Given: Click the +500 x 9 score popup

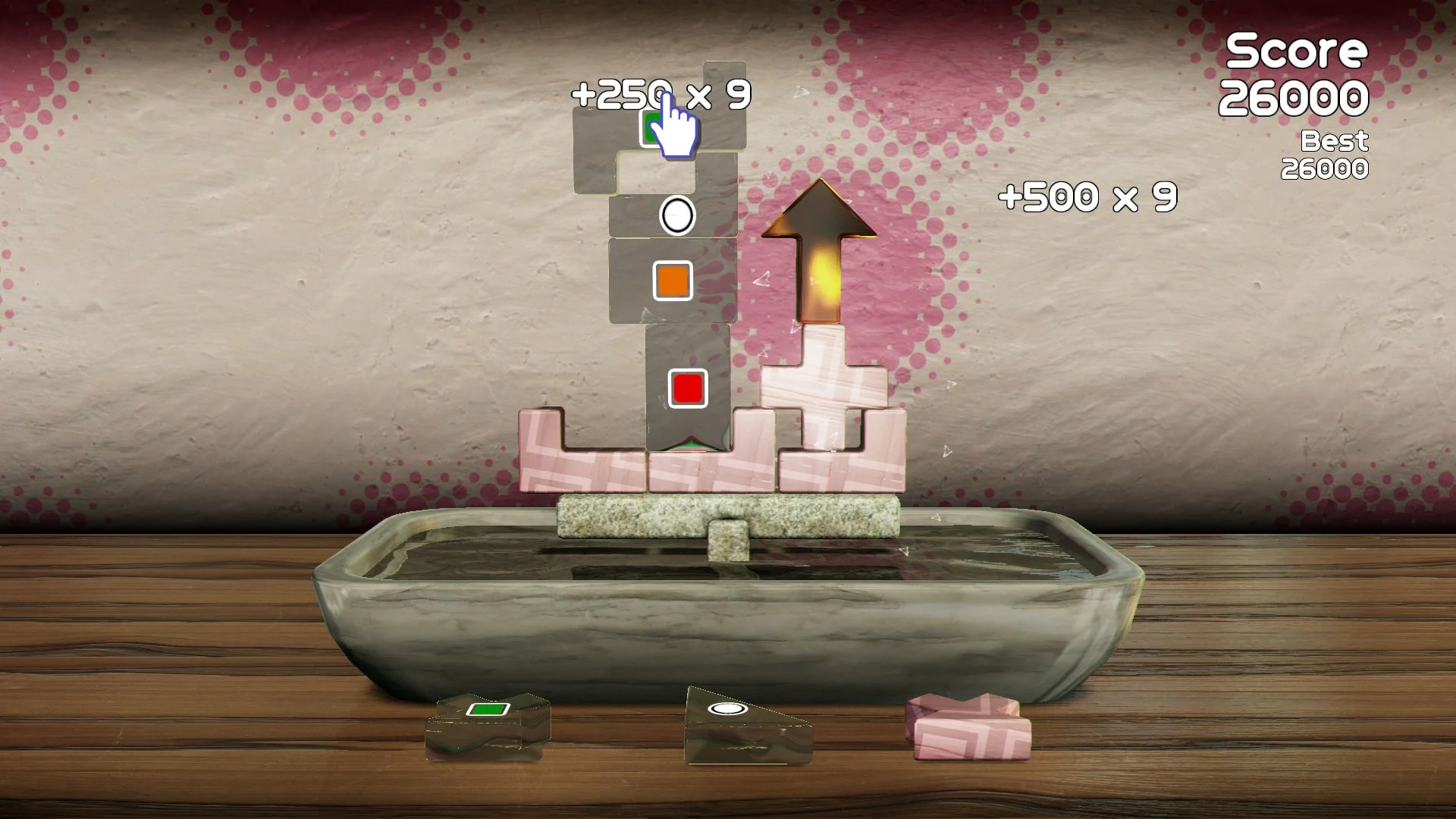Looking at the screenshot, I should [x=1087, y=196].
